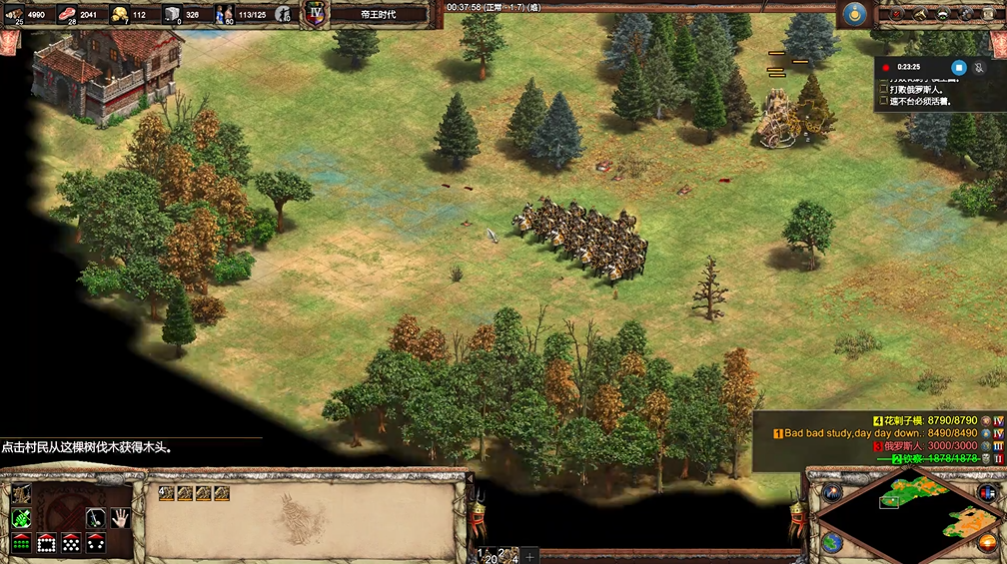Screen dimensions: 1007x564
Task: Open the objectives checklist button
Action: [897, 14]
